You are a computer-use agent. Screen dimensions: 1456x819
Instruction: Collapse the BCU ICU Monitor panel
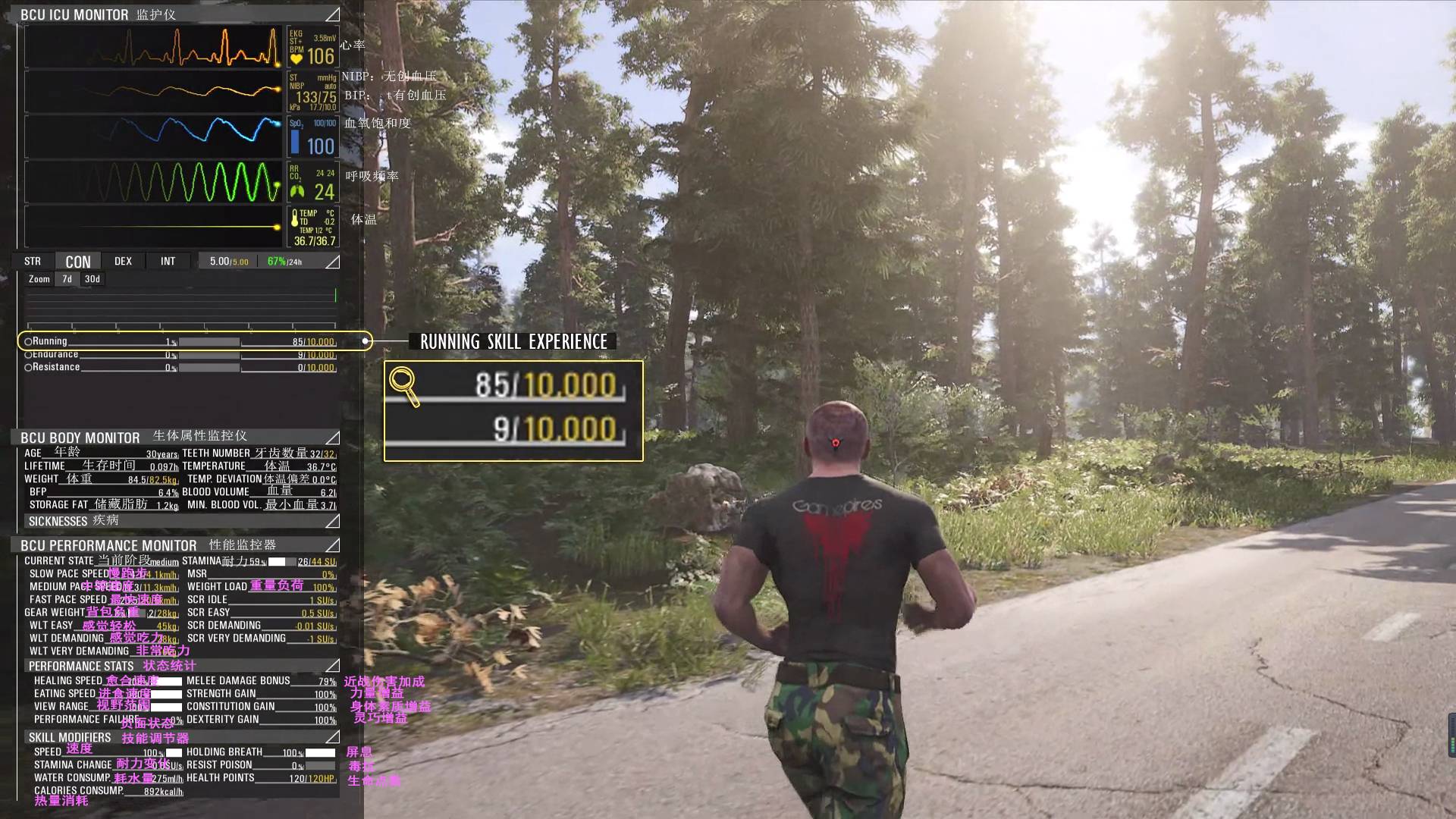point(332,14)
